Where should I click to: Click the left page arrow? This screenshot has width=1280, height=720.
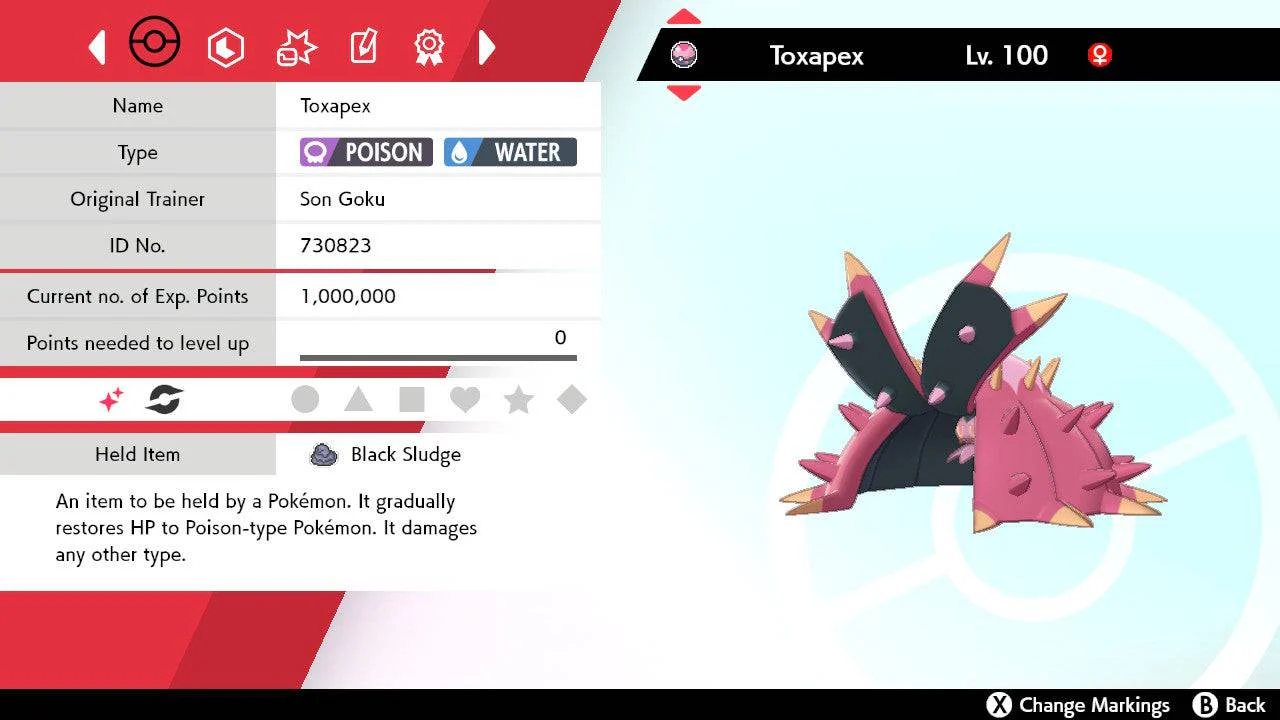(97, 47)
